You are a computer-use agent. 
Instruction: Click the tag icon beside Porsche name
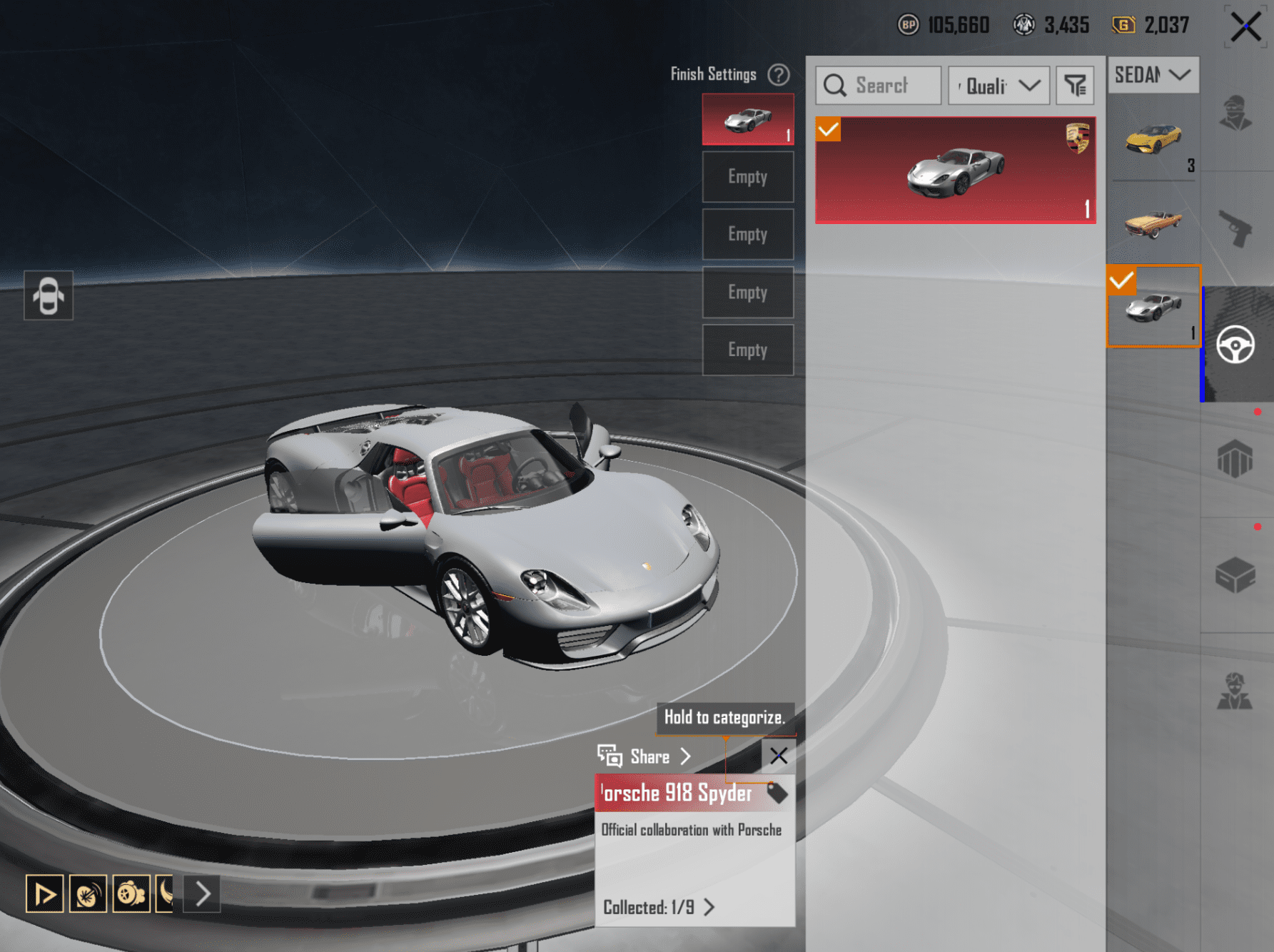[x=777, y=793]
